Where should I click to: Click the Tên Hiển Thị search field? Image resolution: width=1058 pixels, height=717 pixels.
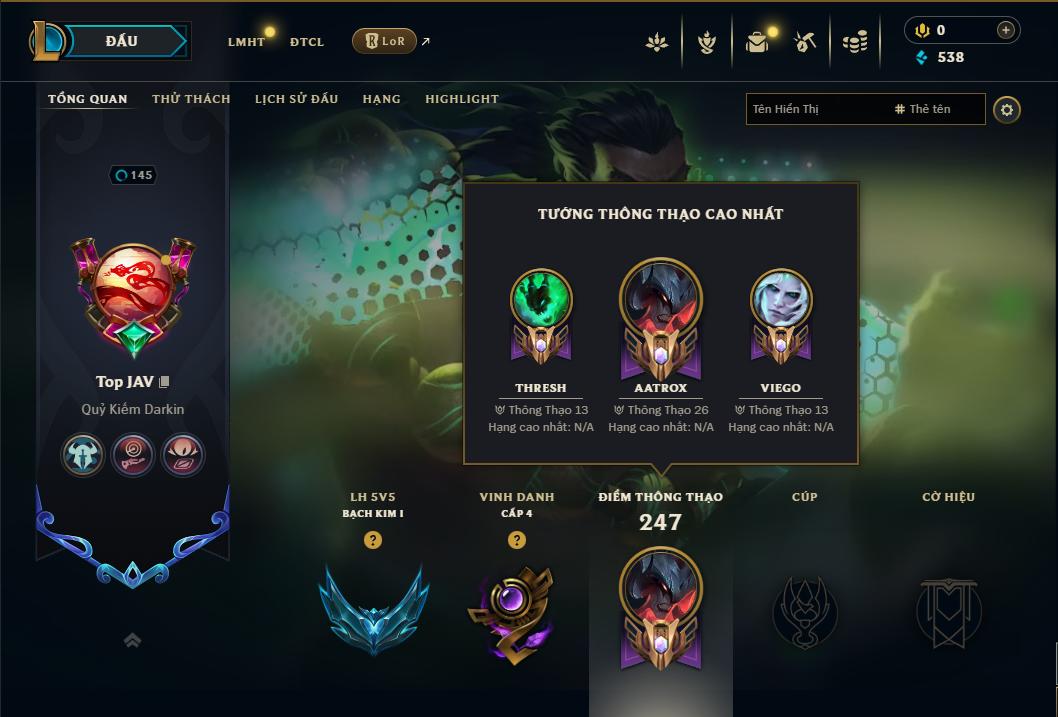point(815,109)
